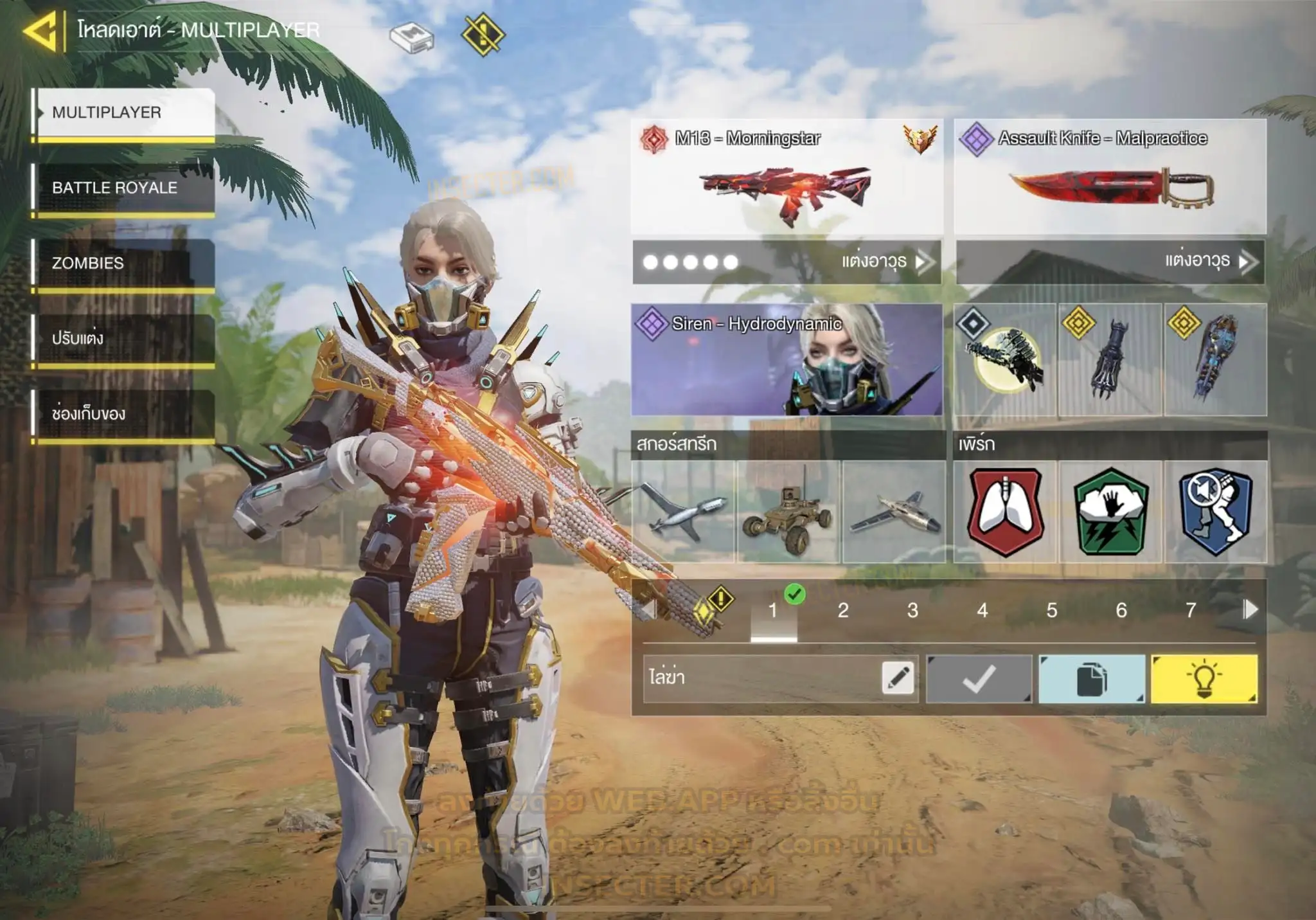
Task: Show more loadouts with the right arrow
Action: 1250,609
